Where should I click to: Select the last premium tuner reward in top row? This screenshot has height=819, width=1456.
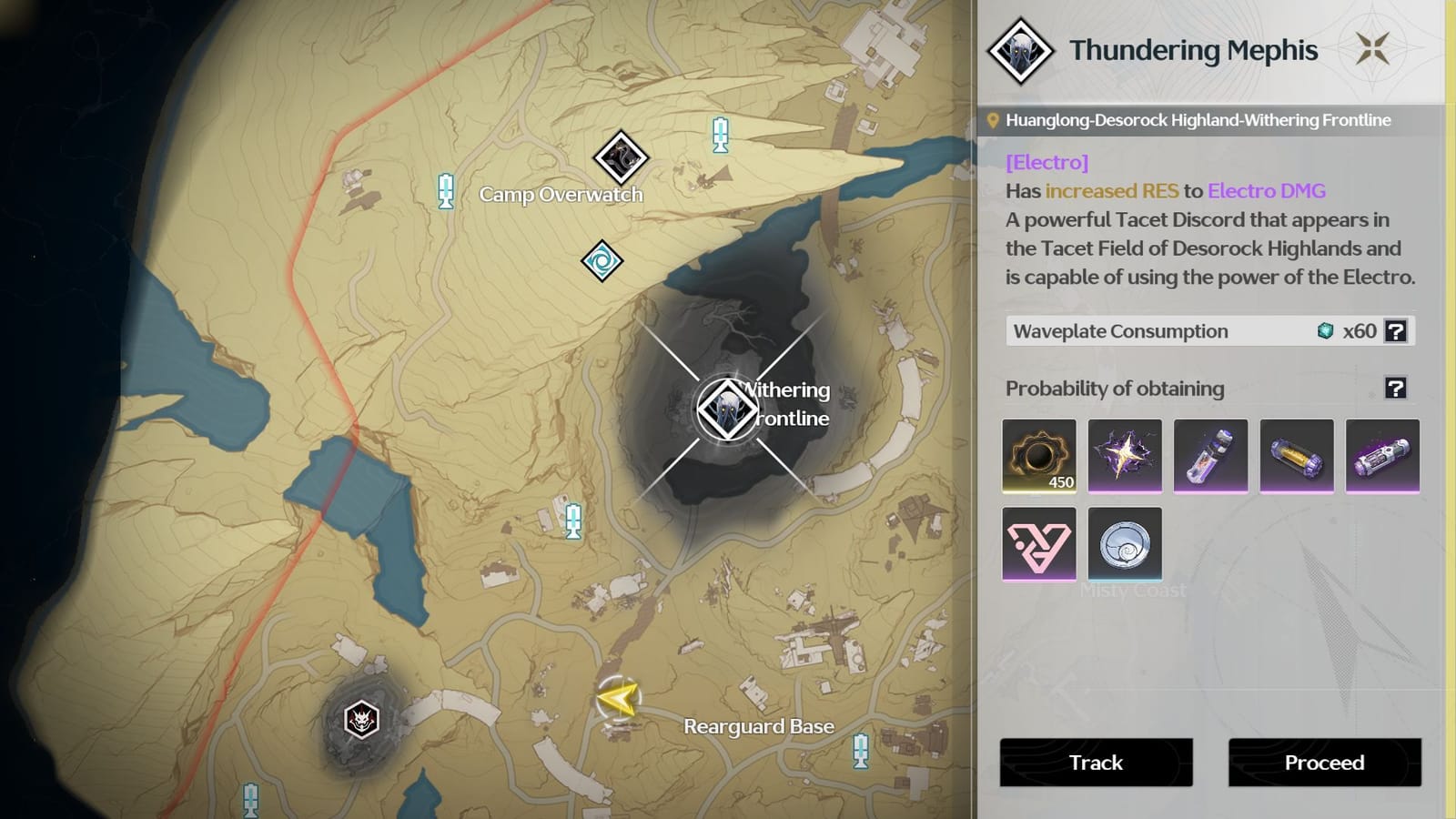[x=1381, y=456]
